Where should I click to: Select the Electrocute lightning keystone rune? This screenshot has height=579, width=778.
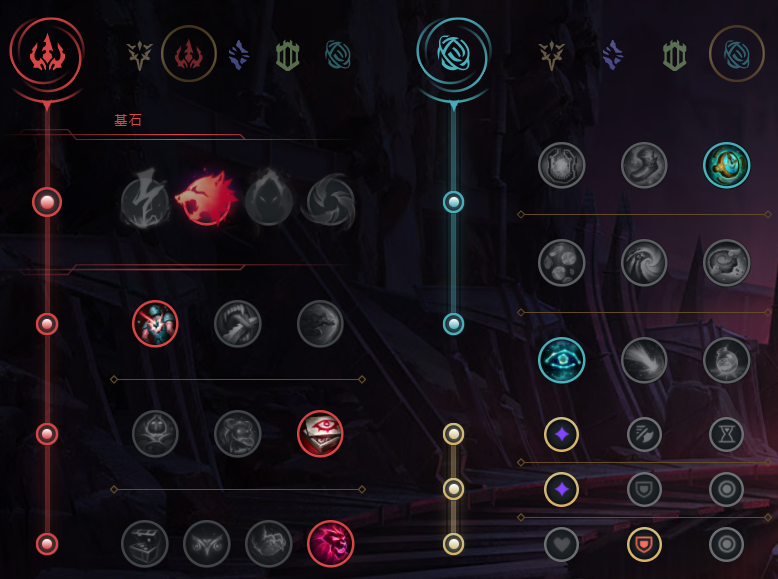(145, 201)
